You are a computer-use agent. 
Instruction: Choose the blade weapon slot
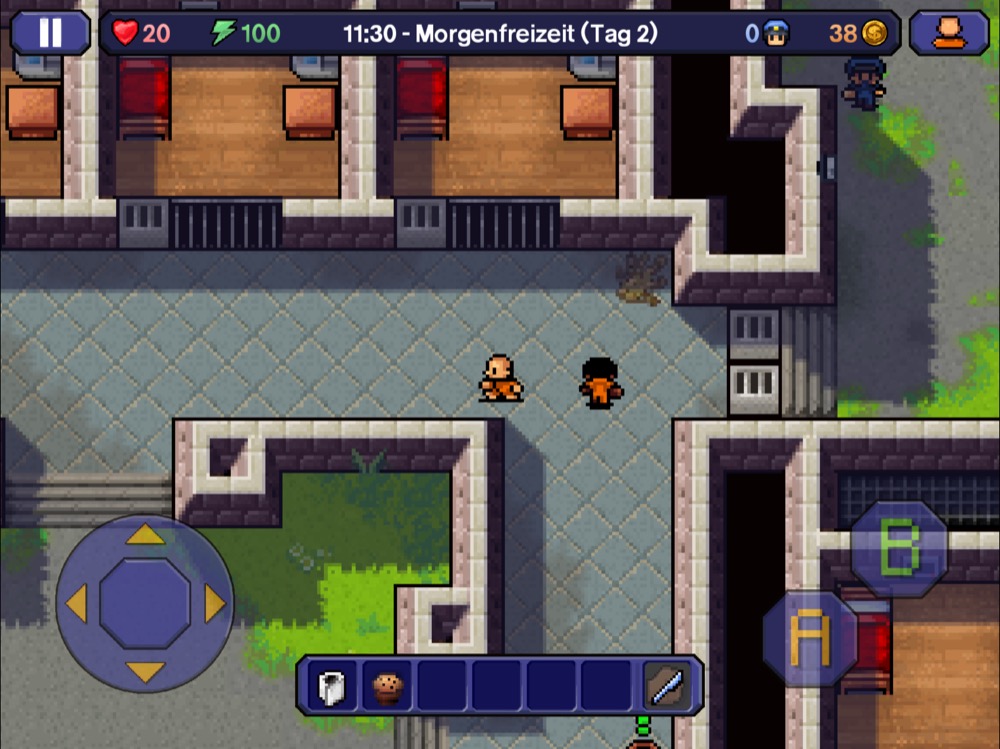coord(667,687)
